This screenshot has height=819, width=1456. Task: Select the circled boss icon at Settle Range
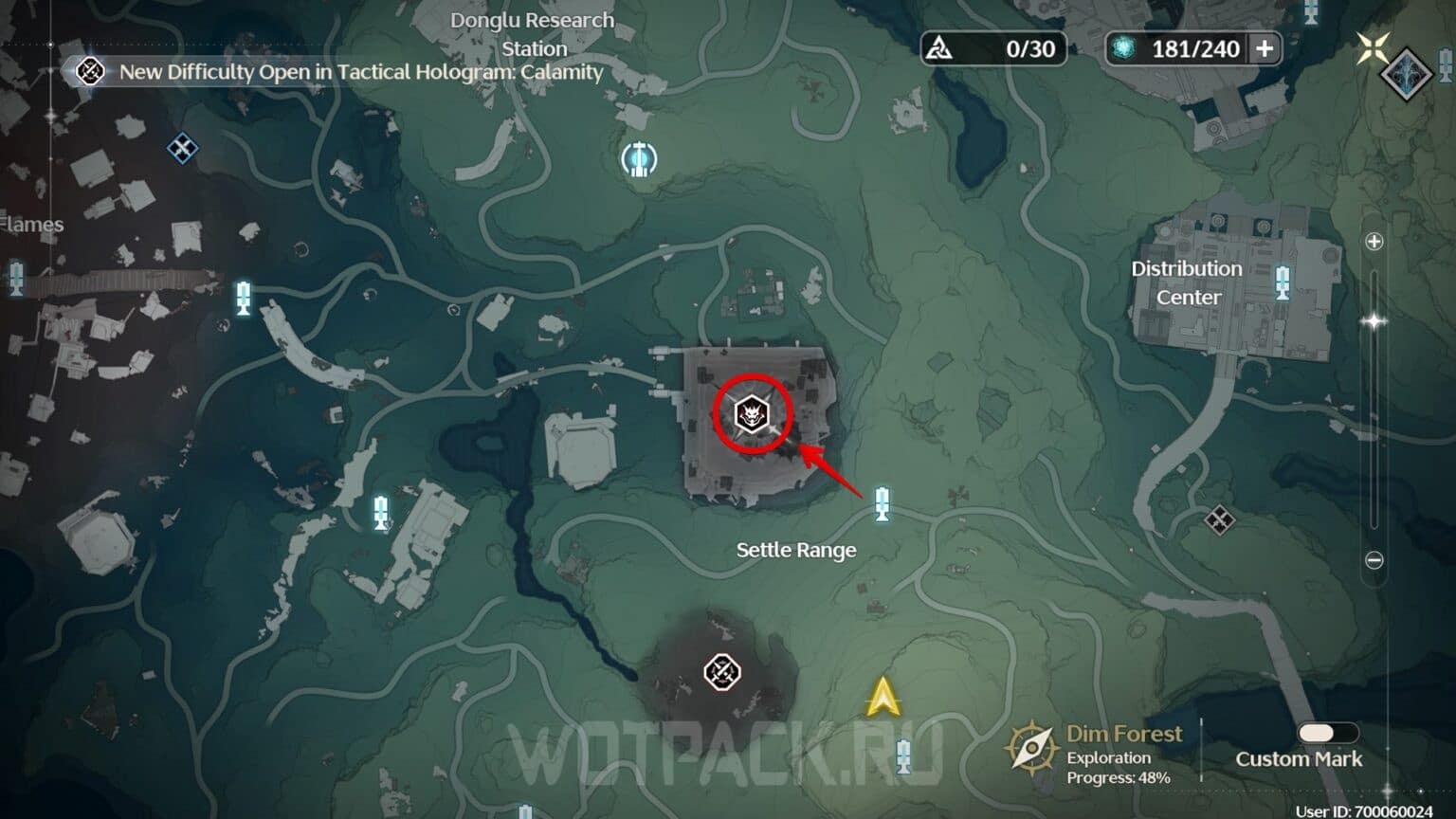pyautogui.click(x=752, y=414)
